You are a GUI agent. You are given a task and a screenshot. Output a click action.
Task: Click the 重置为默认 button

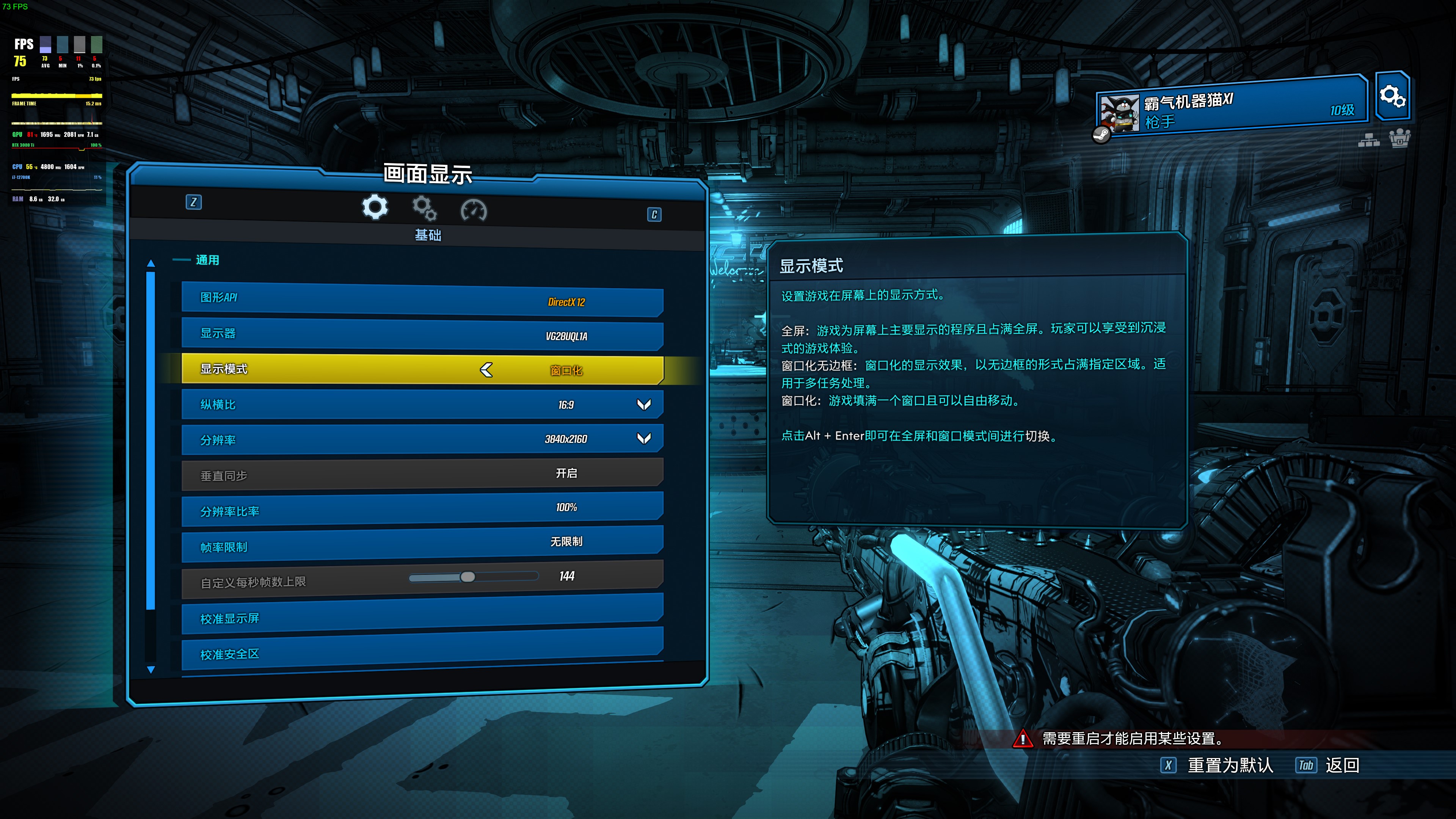pyautogui.click(x=1229, y=765)
